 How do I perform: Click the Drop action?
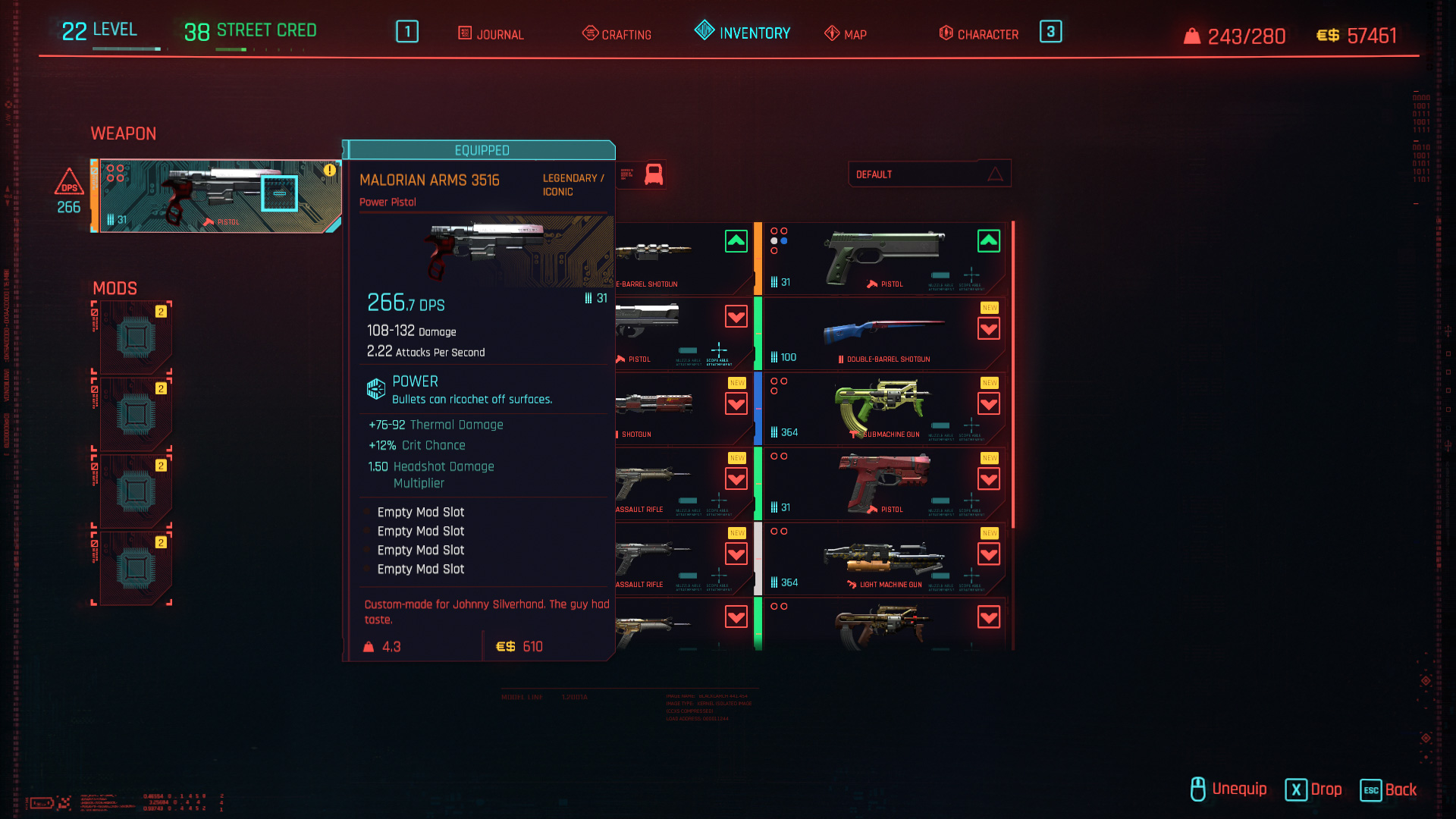(x=1314, y=789)
